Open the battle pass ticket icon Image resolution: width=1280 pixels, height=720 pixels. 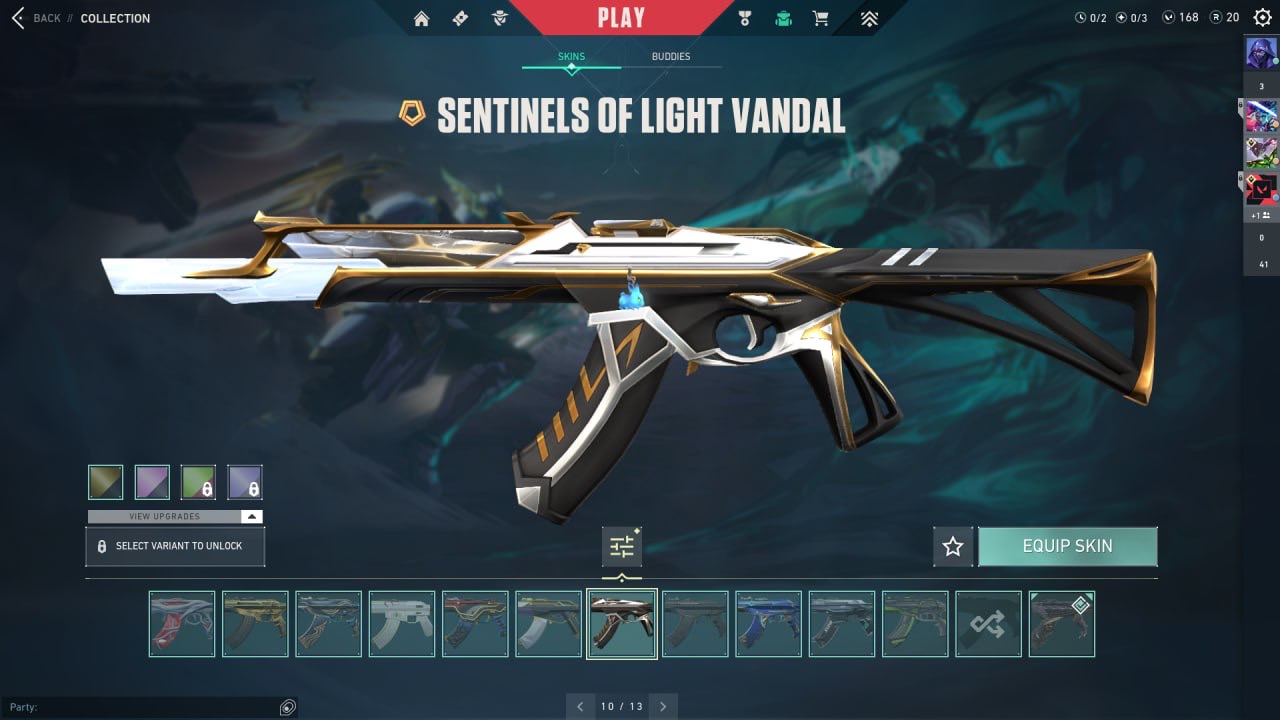click(460, 18)
